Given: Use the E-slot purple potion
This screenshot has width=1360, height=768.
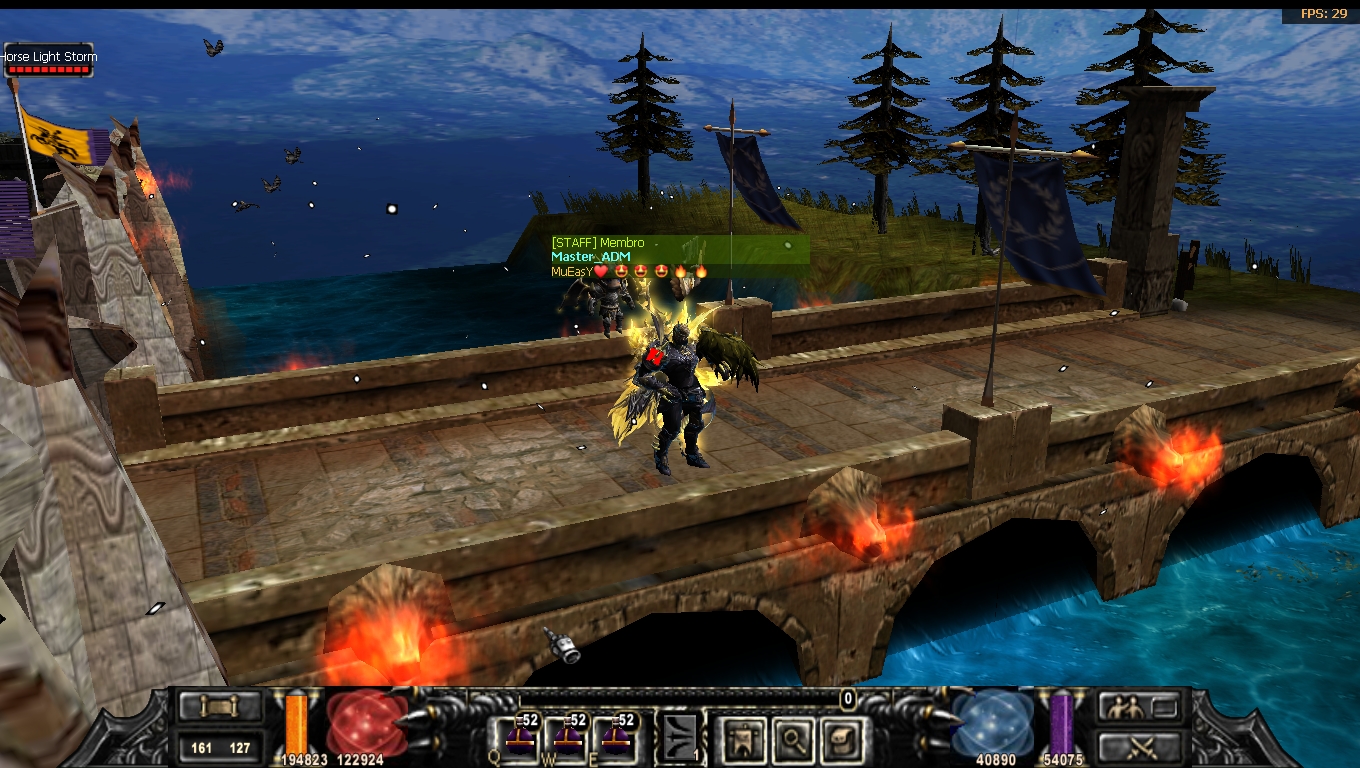Looking at the screenshot, I should [x=616, y=737].
